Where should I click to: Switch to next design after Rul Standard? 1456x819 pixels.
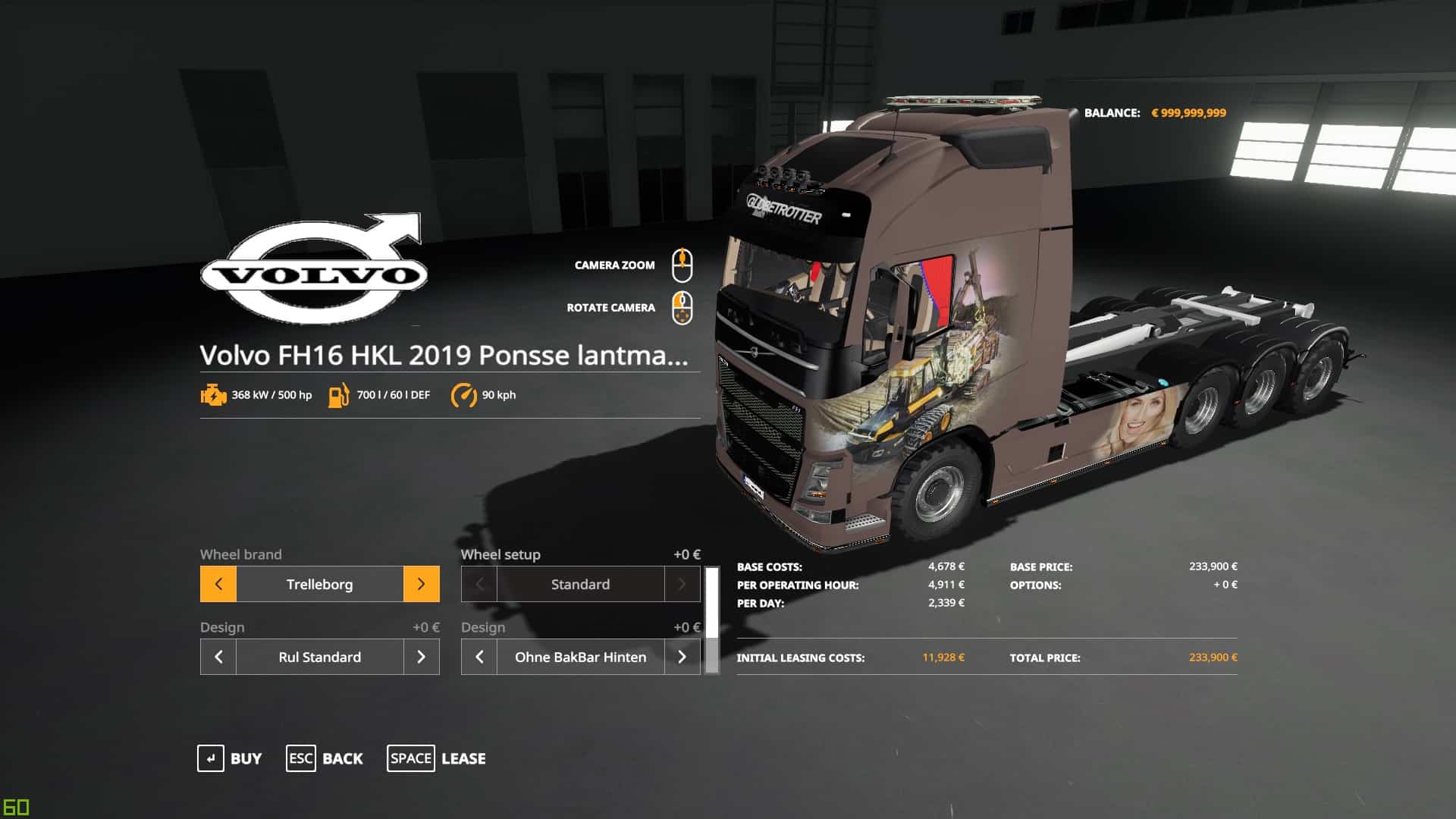421,657
